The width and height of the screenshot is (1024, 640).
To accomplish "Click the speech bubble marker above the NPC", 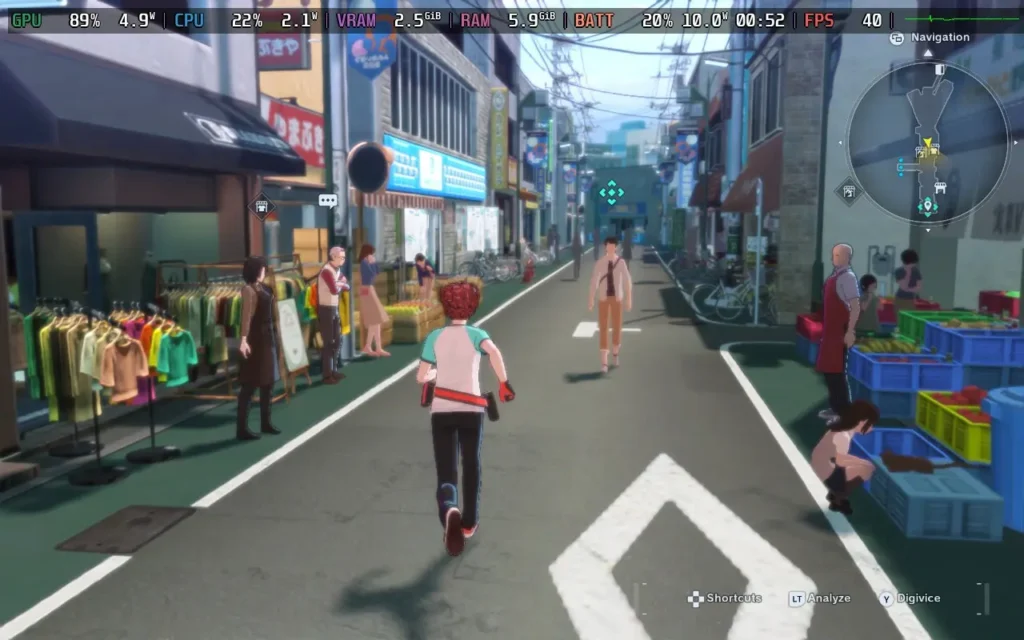I will click(328, 200).
